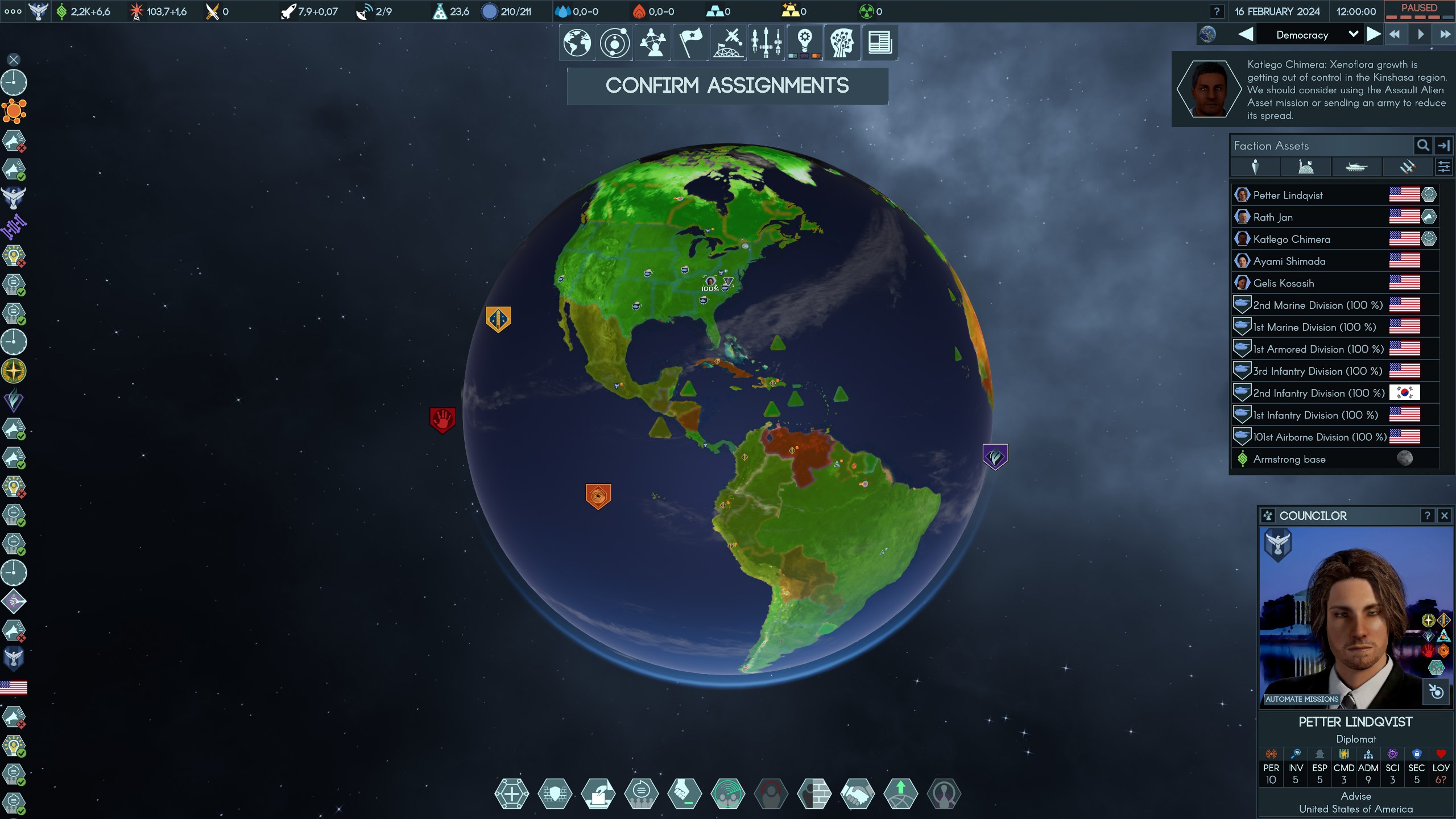
Task: Open the Earth globe view
Action: [577, 43]
